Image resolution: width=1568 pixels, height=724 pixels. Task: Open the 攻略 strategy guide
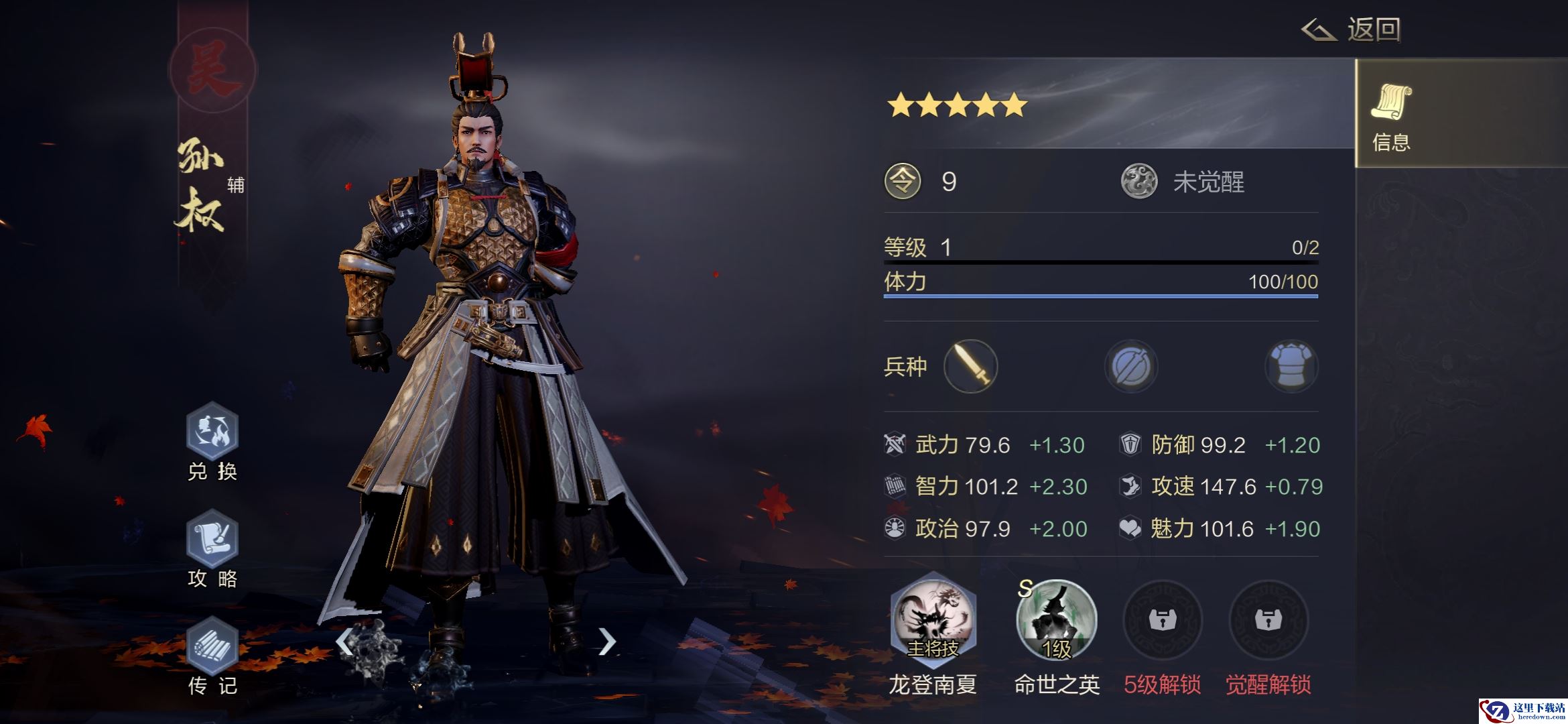(x=212, y=539)
